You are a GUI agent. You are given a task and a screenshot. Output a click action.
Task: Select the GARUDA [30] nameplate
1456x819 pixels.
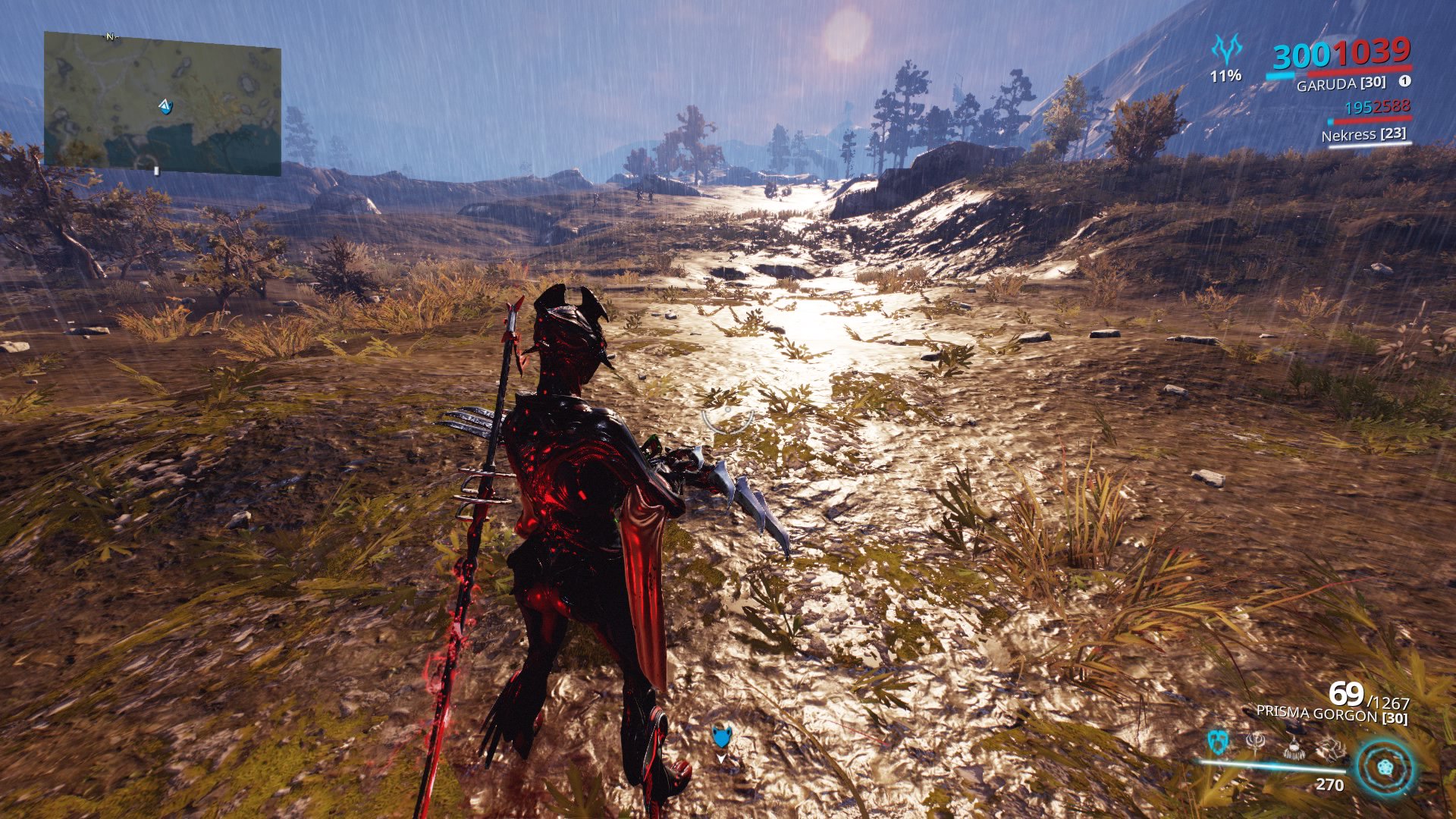pos(1341,83)
